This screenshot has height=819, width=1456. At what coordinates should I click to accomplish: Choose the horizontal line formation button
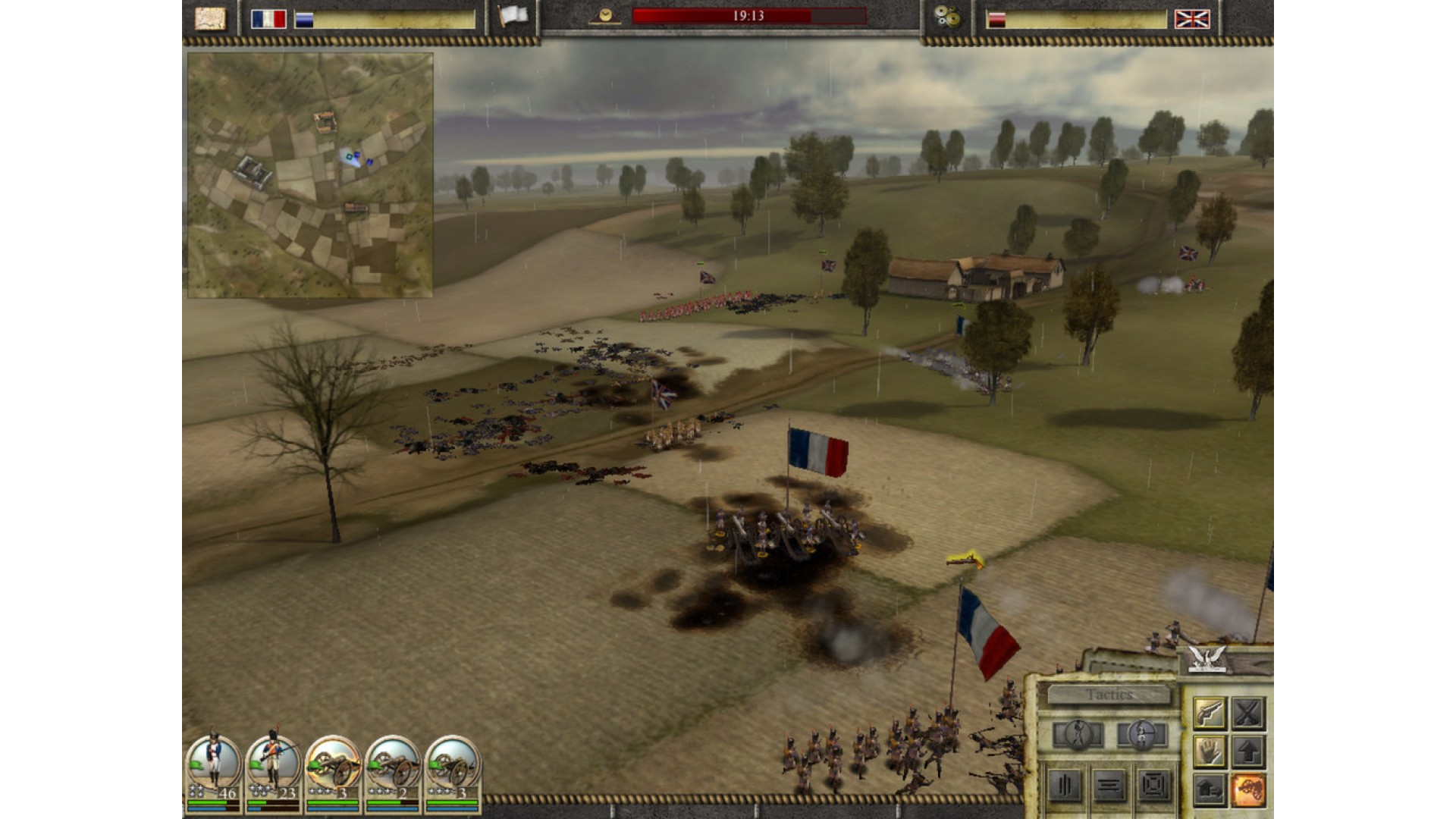pyautogui.click(x=1109, y=786)
